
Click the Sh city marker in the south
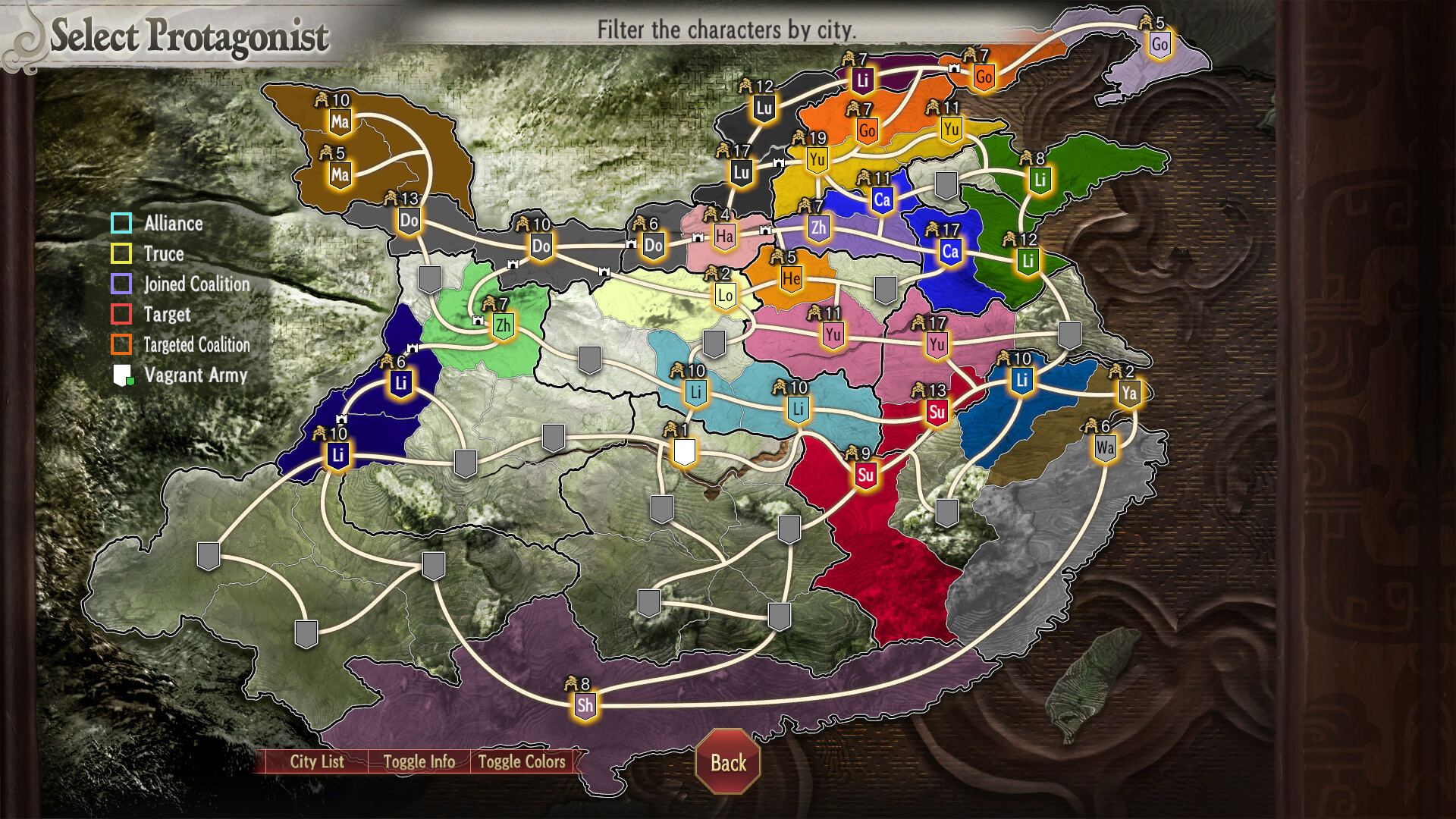pyautogui.click(x=584, y=705)
